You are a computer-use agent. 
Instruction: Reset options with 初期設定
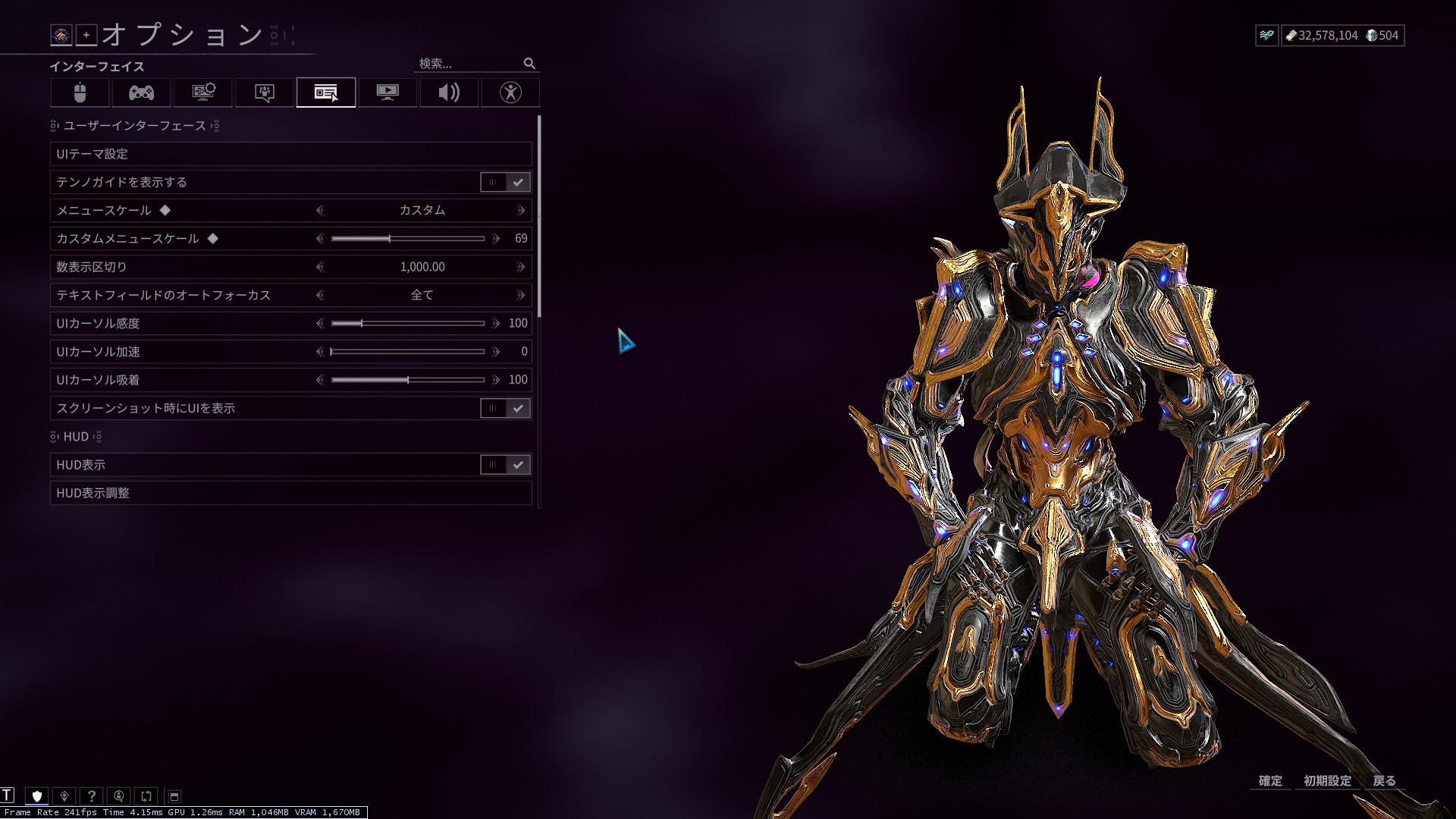coord(1327,780)
